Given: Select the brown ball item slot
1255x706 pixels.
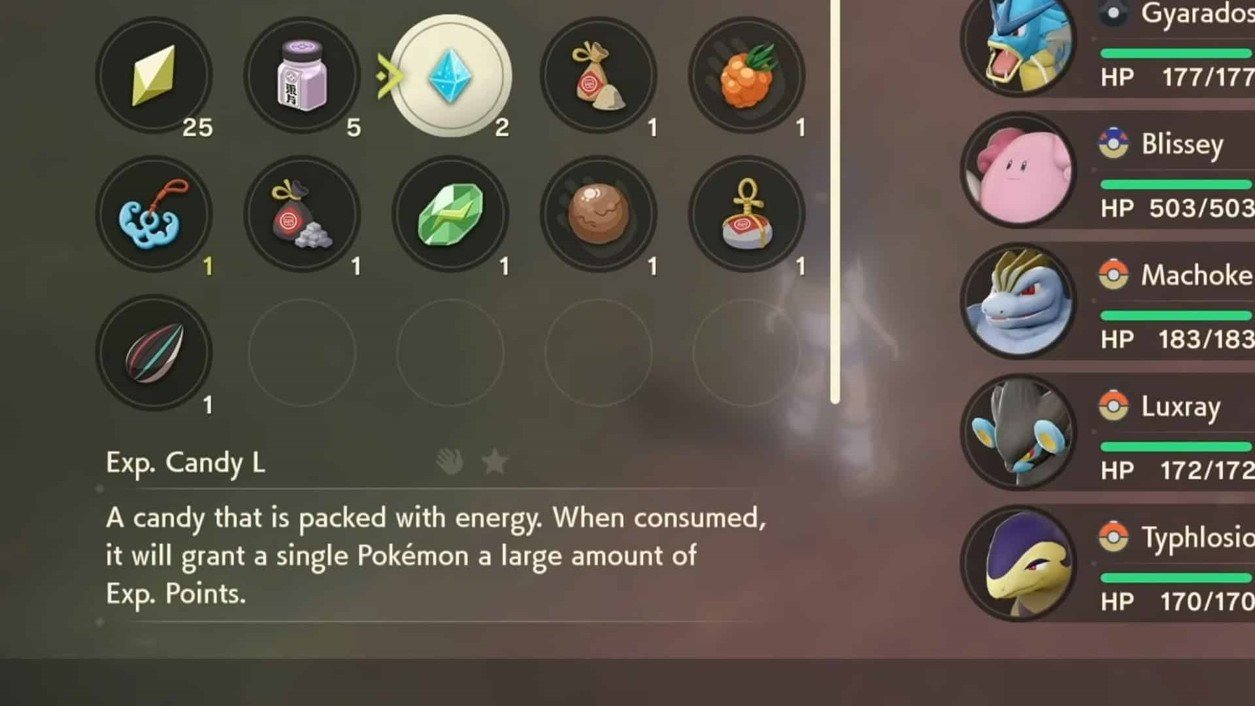Looking at the screenshot, I should coord(598,214).
